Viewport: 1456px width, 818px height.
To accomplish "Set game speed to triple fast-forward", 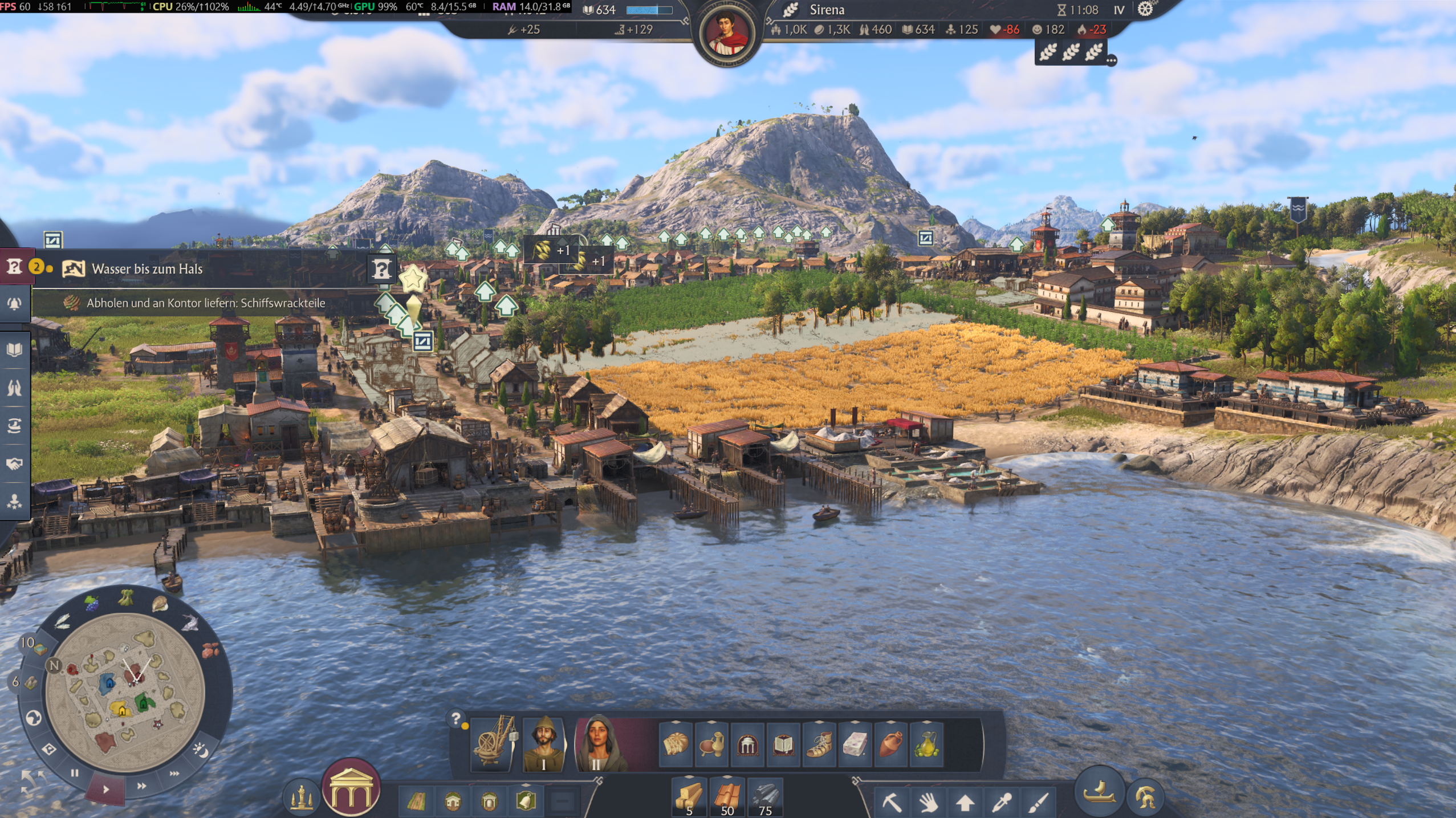I will coord(174,774).
